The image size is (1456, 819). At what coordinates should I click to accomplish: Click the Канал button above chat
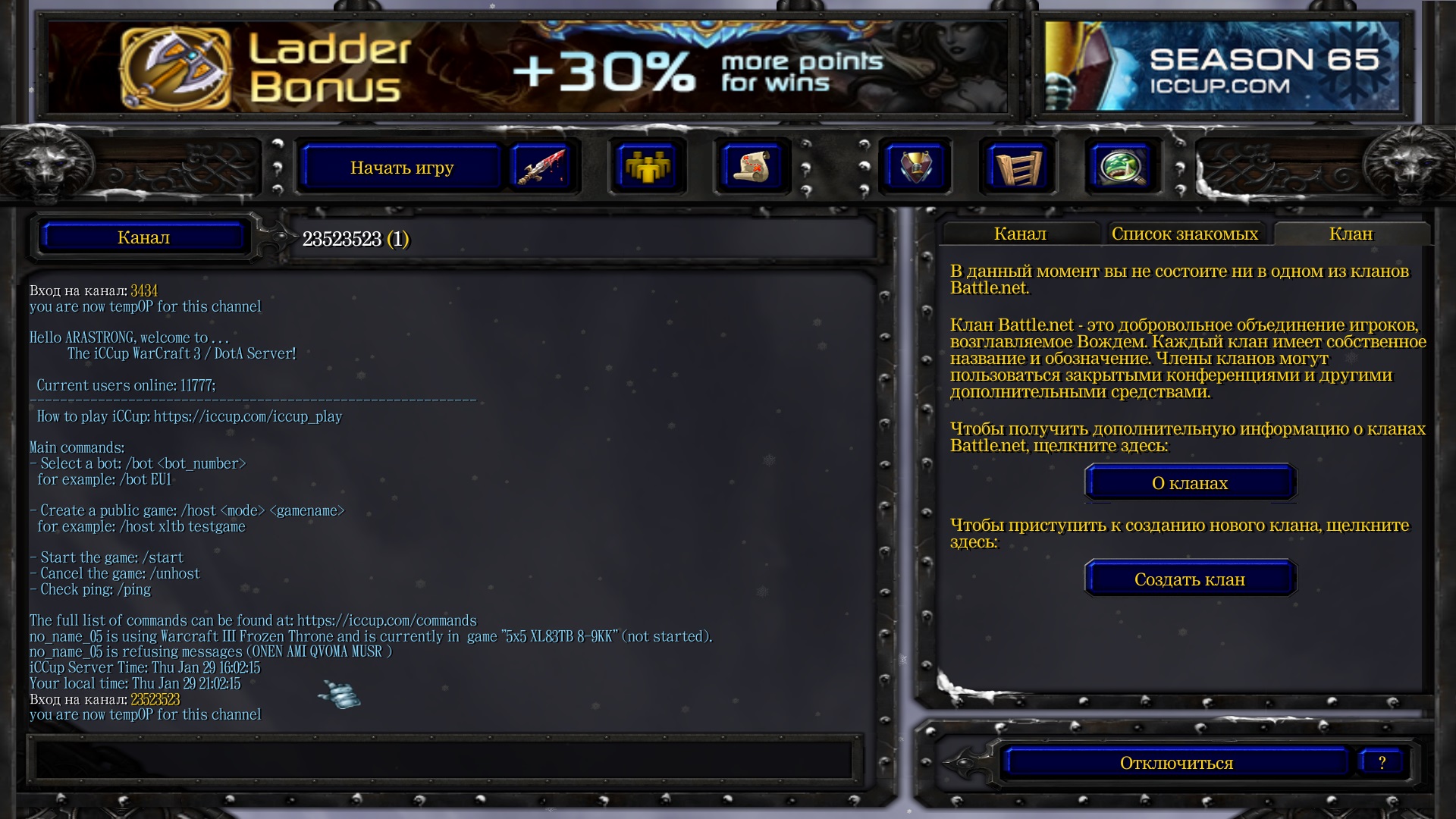144,237
